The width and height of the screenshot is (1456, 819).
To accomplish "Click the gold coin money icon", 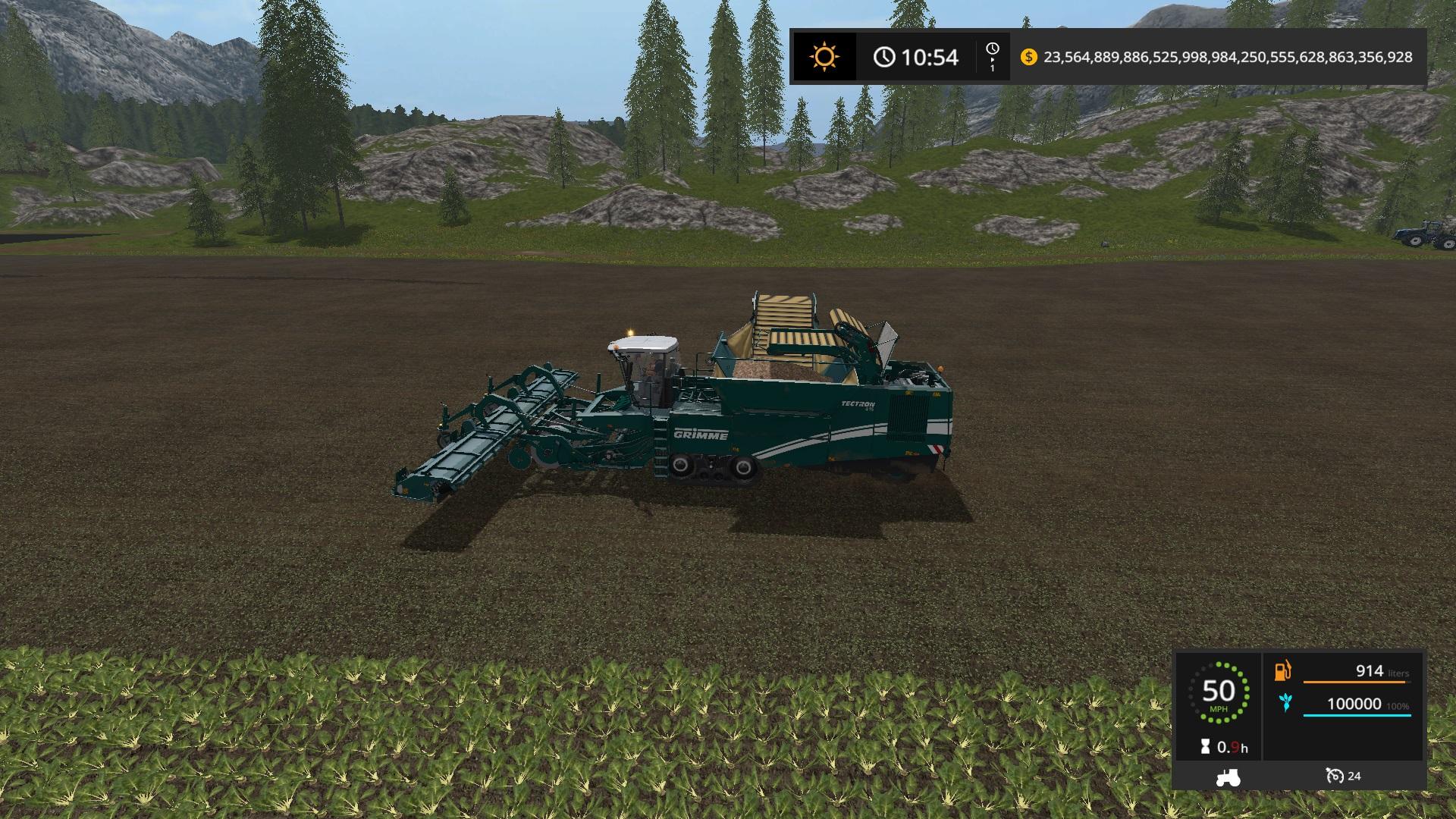I will (1028, 57).
